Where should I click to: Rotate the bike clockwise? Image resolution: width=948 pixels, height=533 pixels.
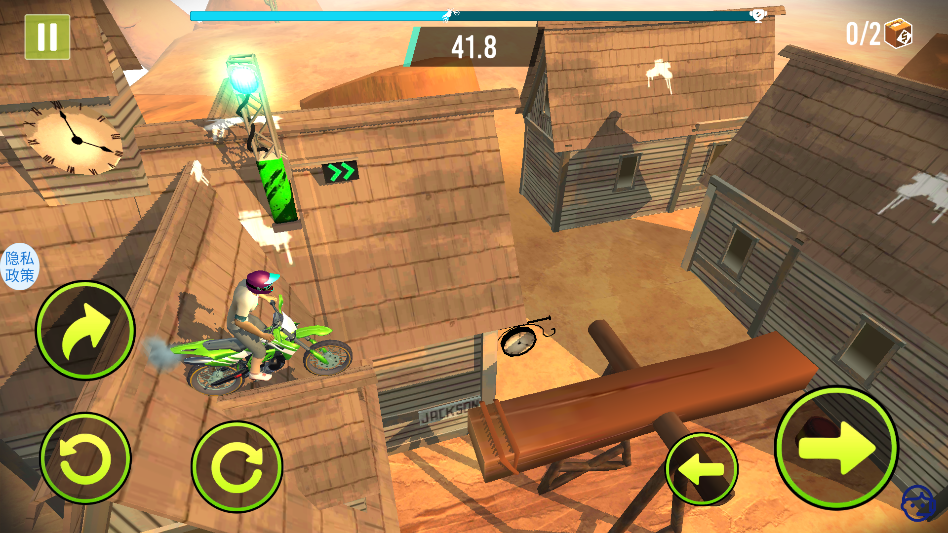click(237, 467)
